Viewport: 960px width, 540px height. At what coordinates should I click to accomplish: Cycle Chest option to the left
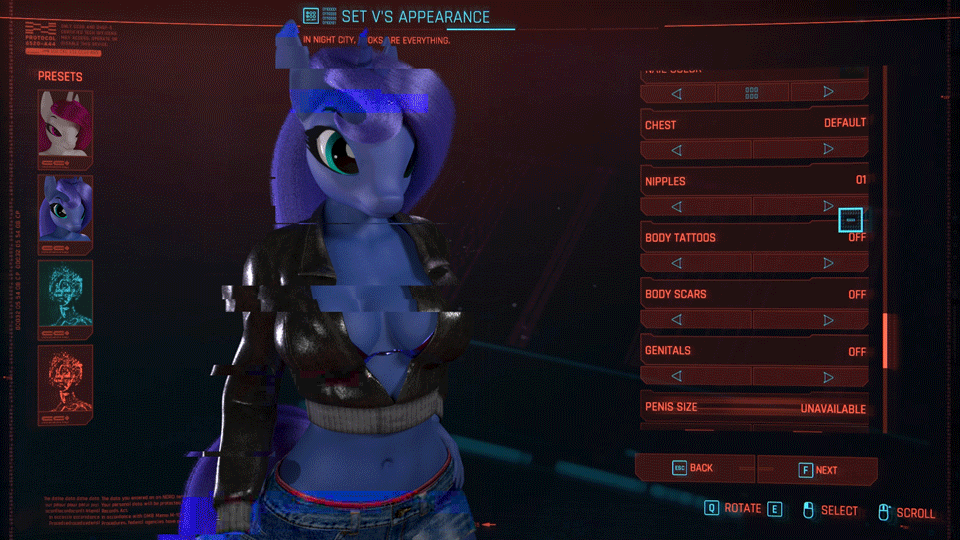(x=677, y=150)
